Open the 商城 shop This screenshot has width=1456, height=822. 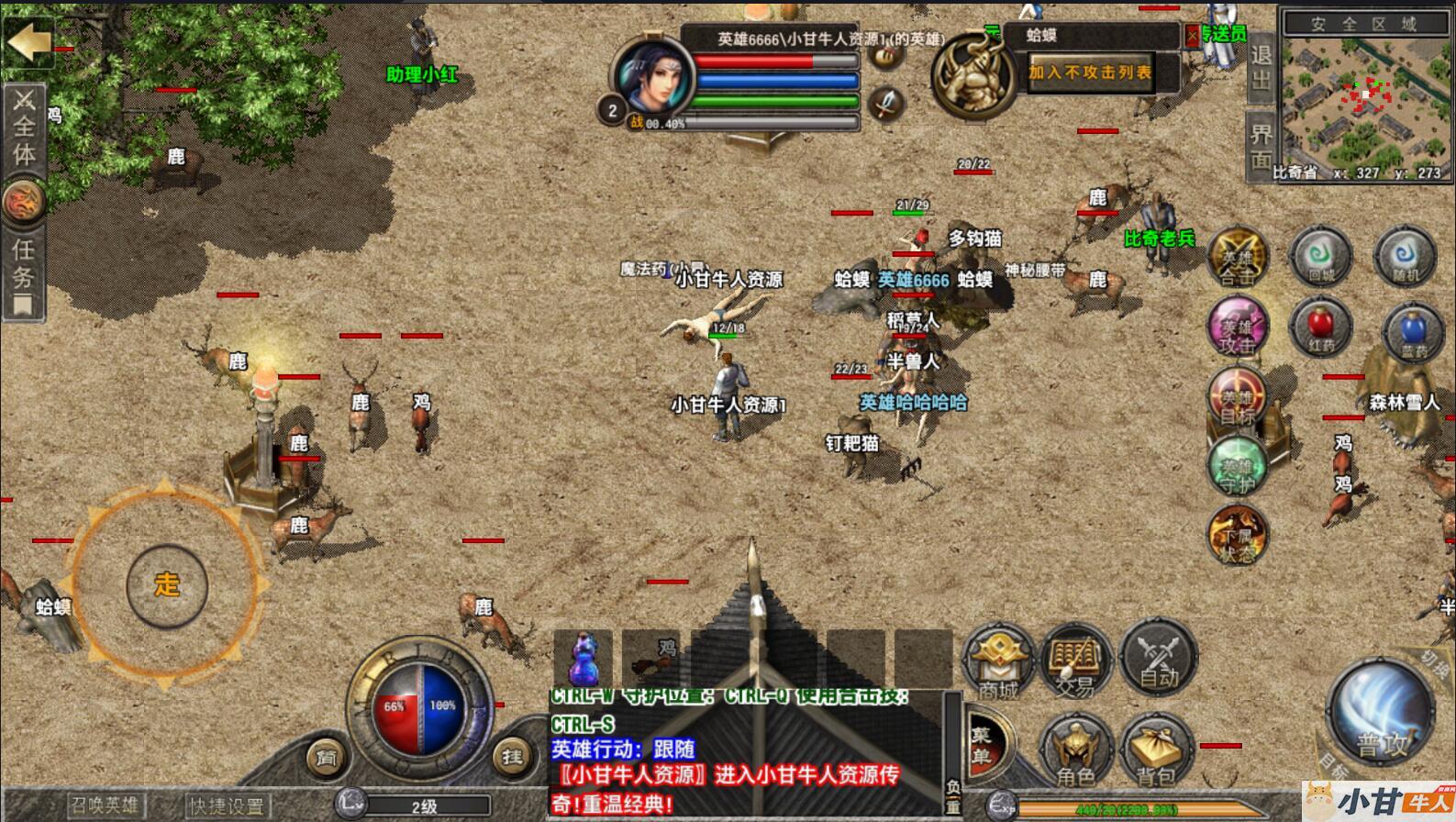click(997, 659)
